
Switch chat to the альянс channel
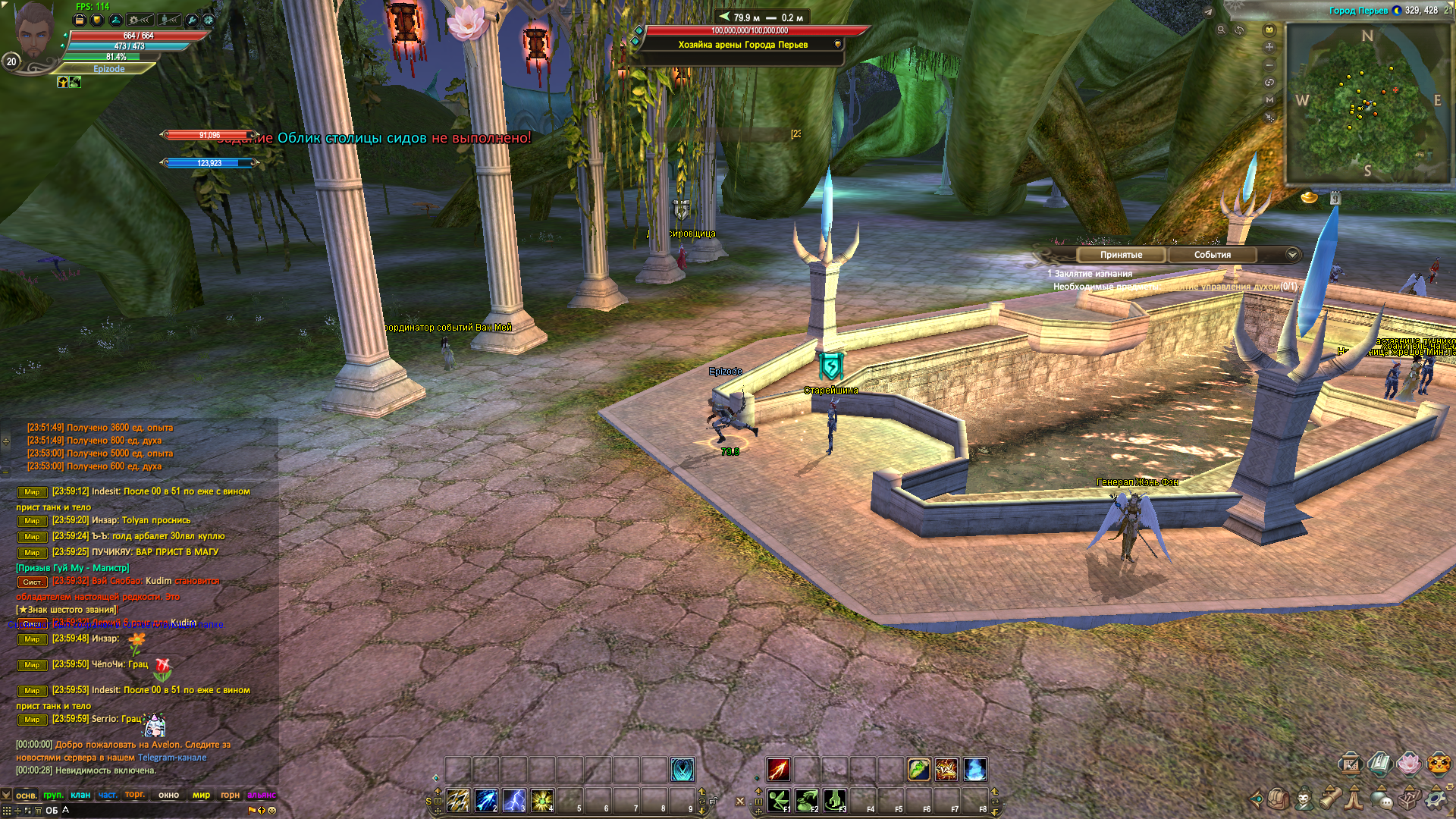pos(261,795)
